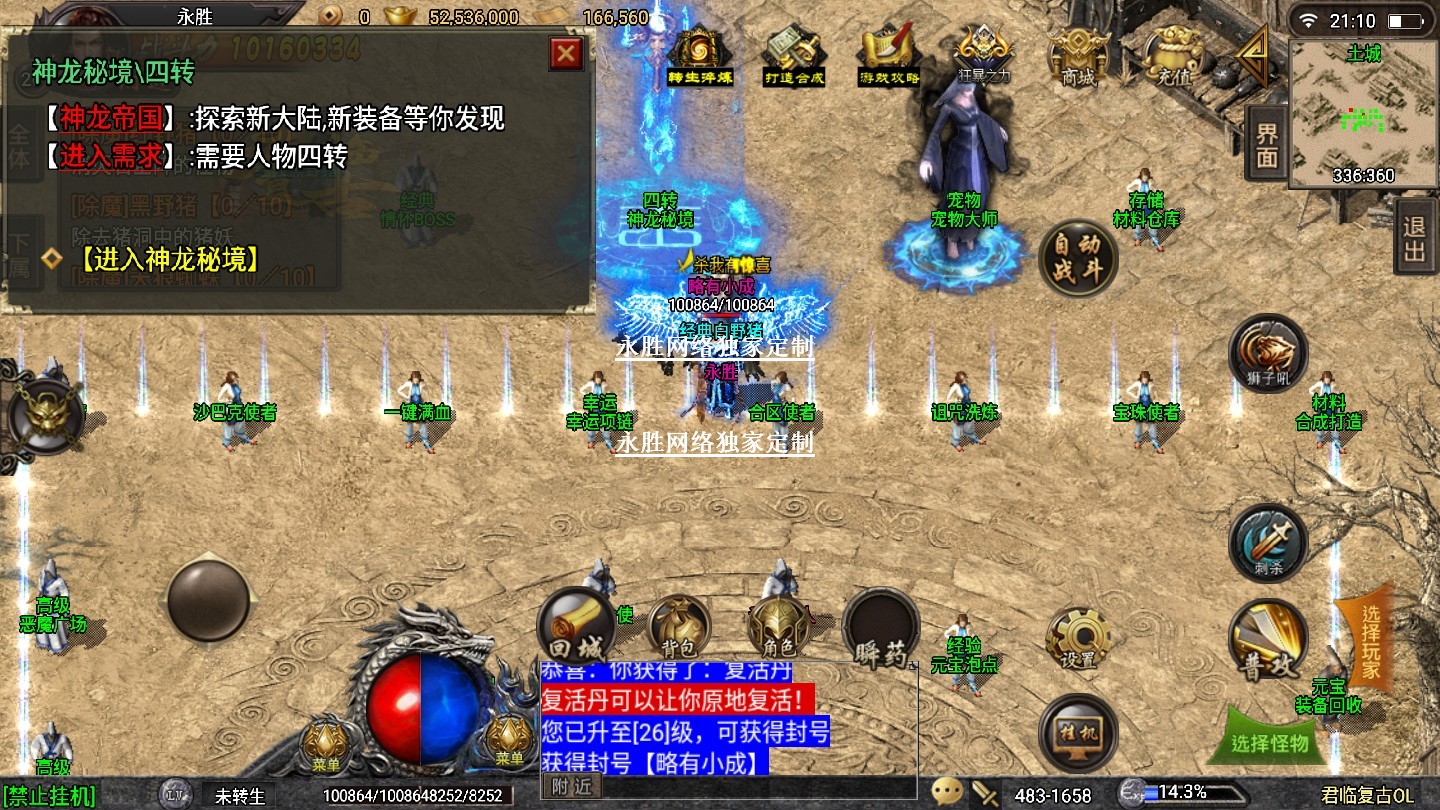This screenshot has height=810, width=1440.
Task: Close the 神龙秘境 dialog with the red X
Action: point(566,53)
